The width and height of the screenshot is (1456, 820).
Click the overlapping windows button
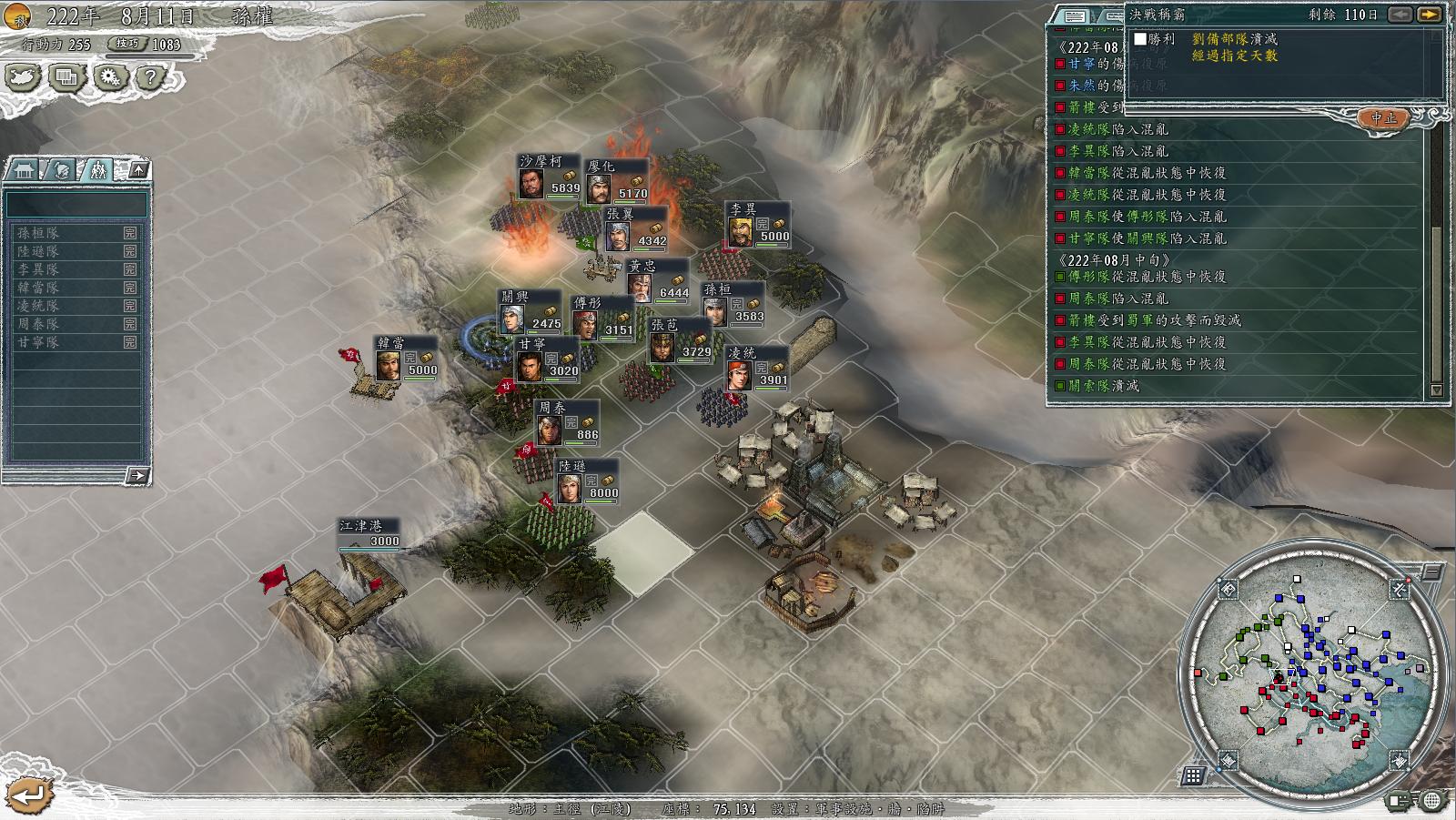(66, 77)
